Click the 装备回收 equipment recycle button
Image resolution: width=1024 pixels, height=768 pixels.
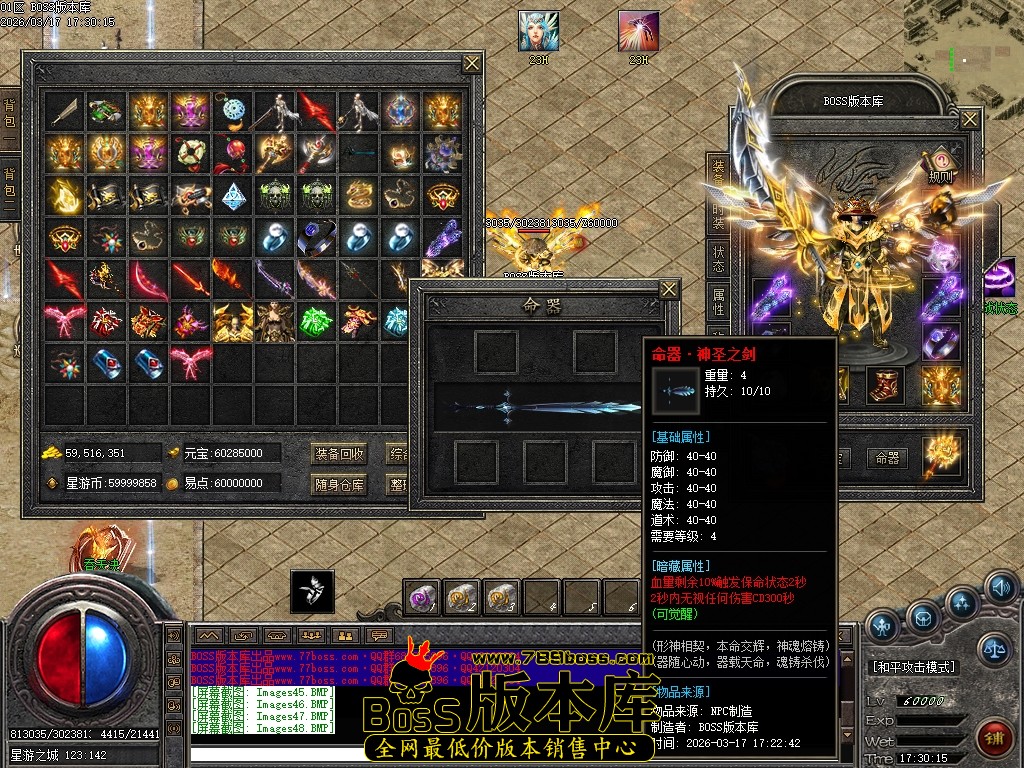pos(339,453)
